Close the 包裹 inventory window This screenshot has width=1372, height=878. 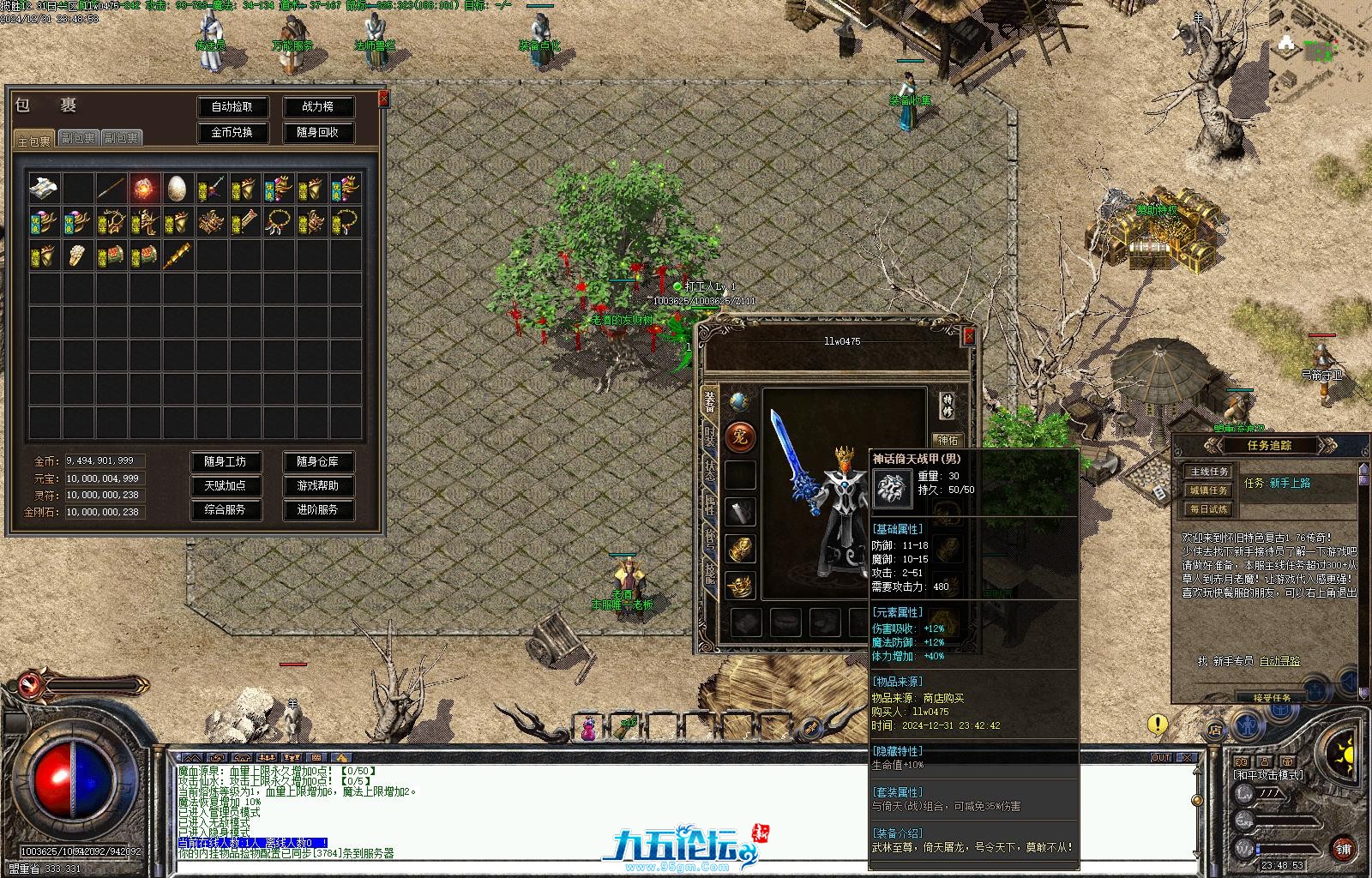383,99
